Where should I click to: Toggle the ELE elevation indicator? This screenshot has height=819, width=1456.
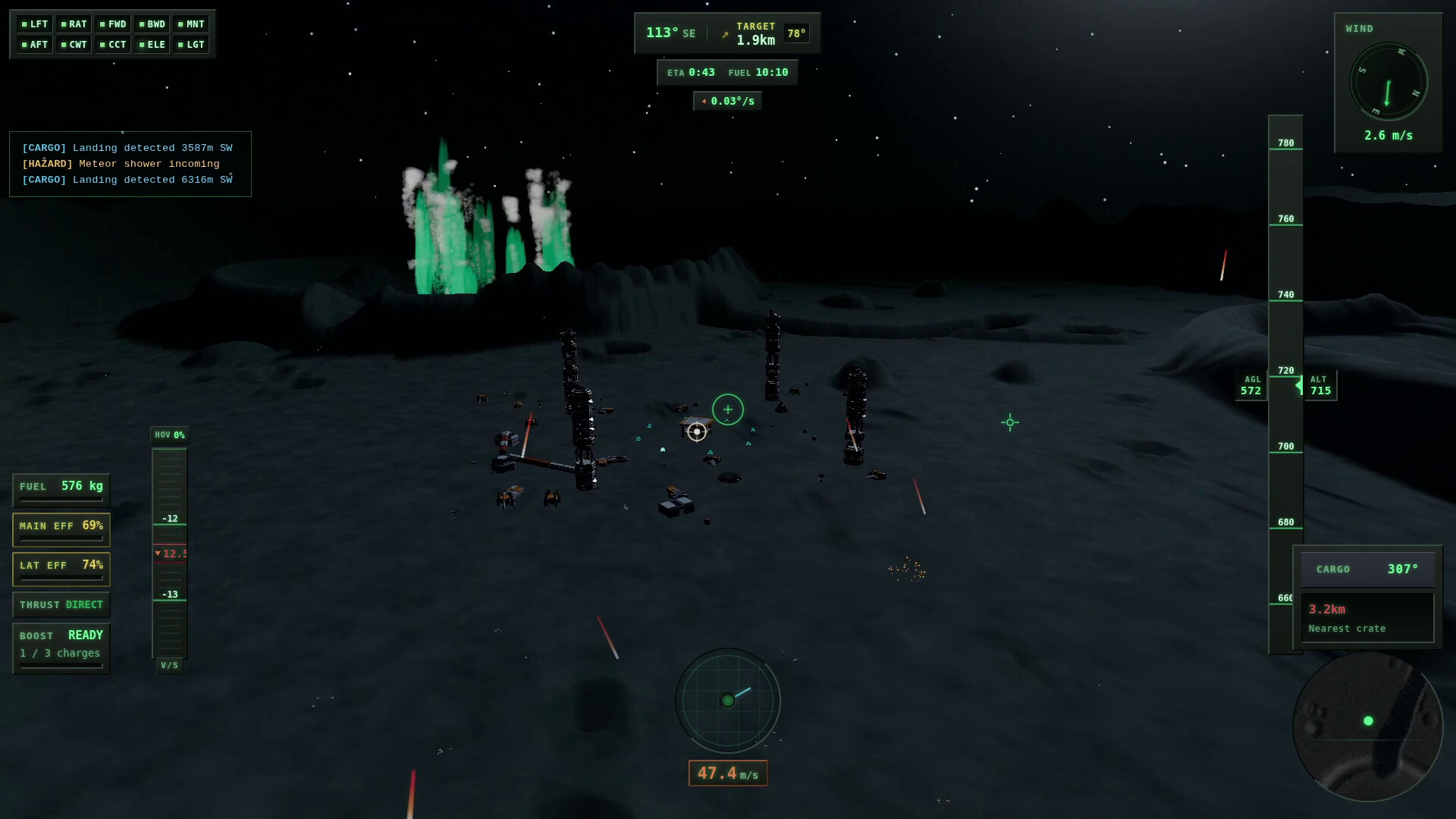coord(152,44)
